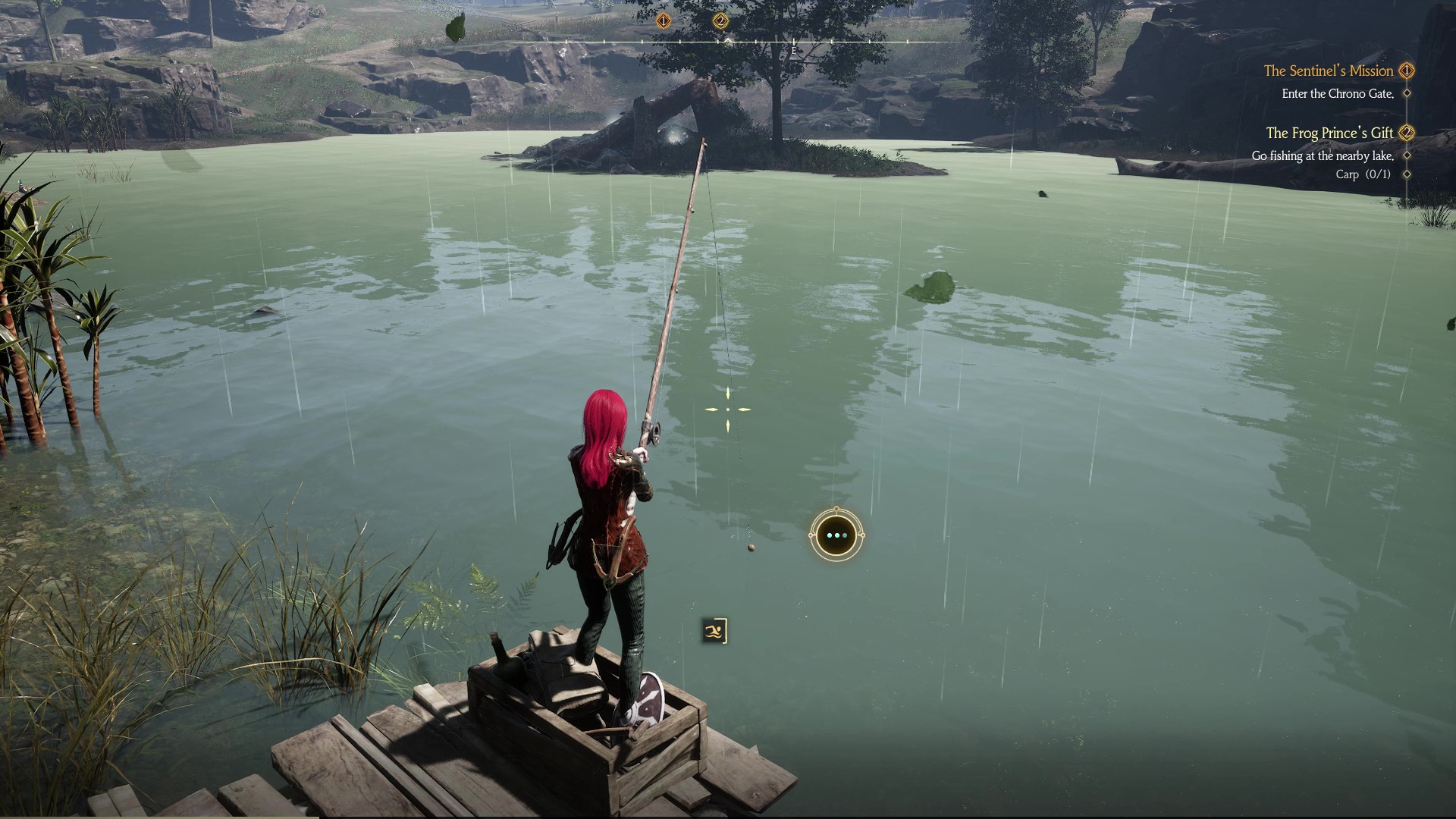Click the Carp (0/1) objective line
The image size is (1456, 819).
1363,174
